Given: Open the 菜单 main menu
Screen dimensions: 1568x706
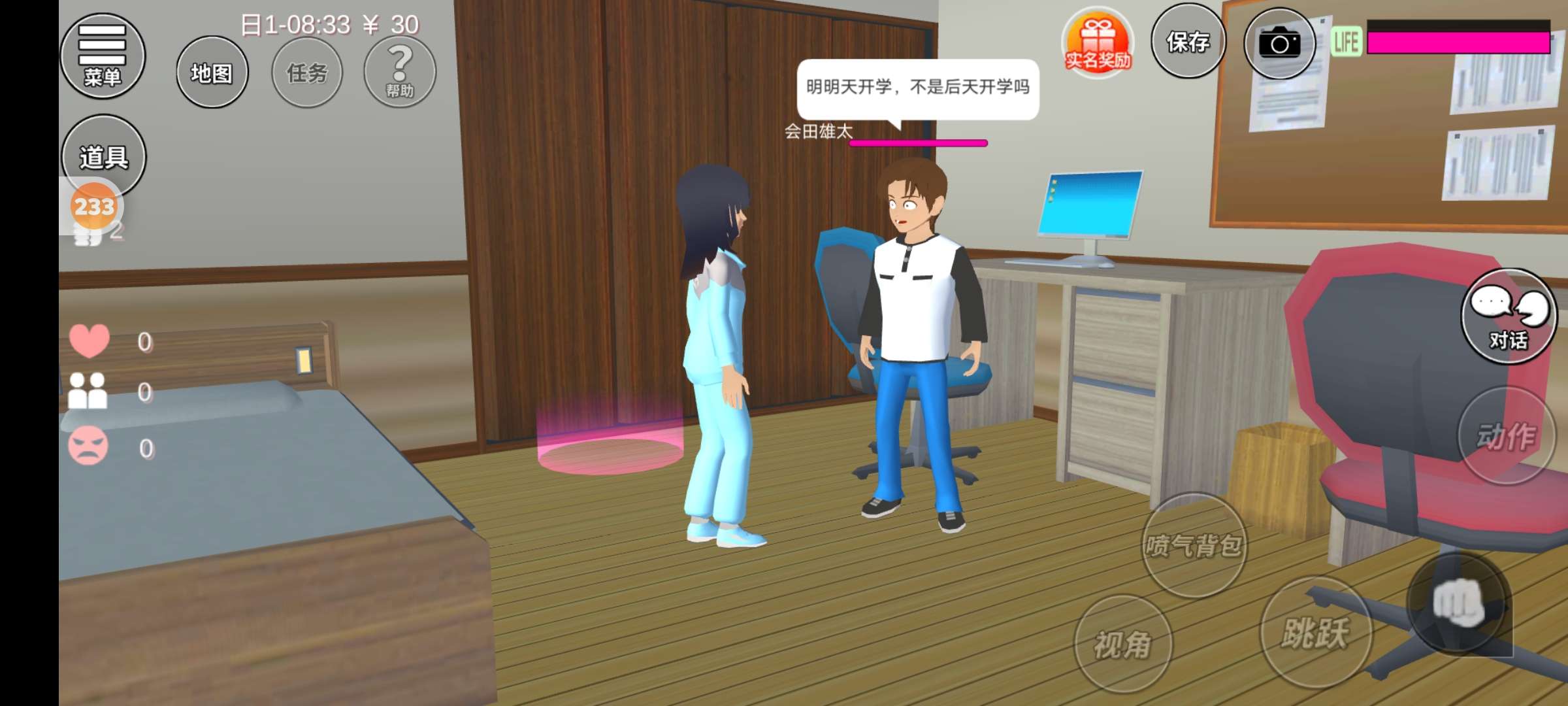Looking at the screenshot, I should [x=103, y=56].
